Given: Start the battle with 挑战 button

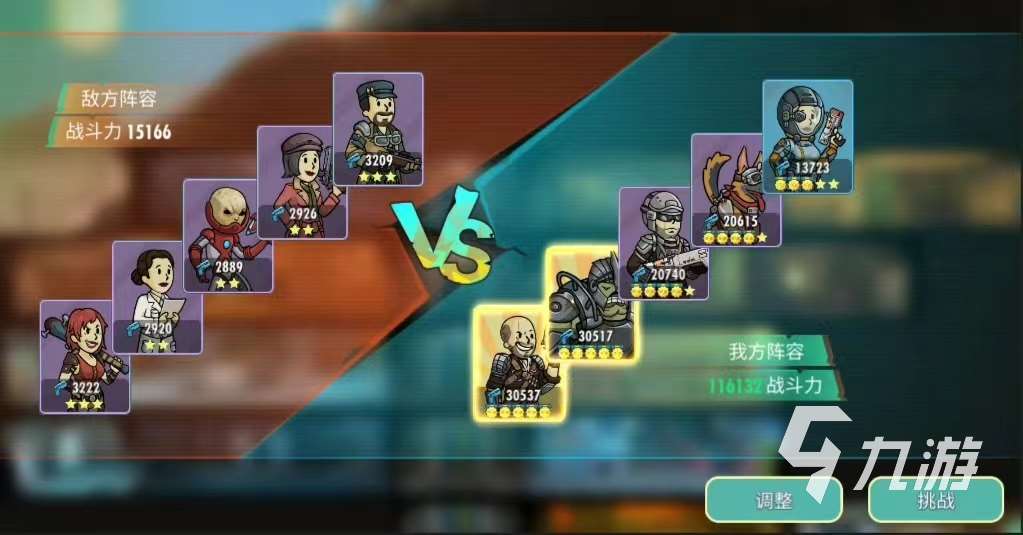Looking at the screenshot, I should point(935,500).
